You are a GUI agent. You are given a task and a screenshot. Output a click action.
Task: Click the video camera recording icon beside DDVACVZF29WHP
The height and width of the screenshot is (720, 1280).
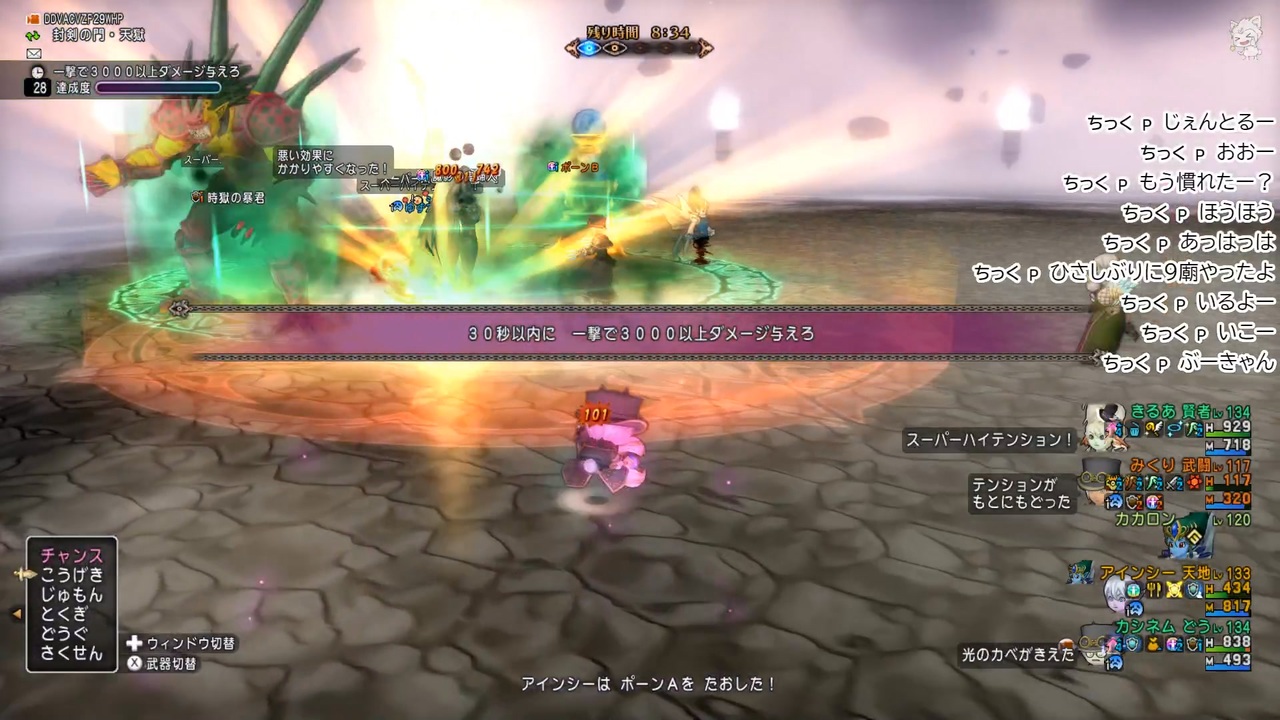click(x=32, y=19)
